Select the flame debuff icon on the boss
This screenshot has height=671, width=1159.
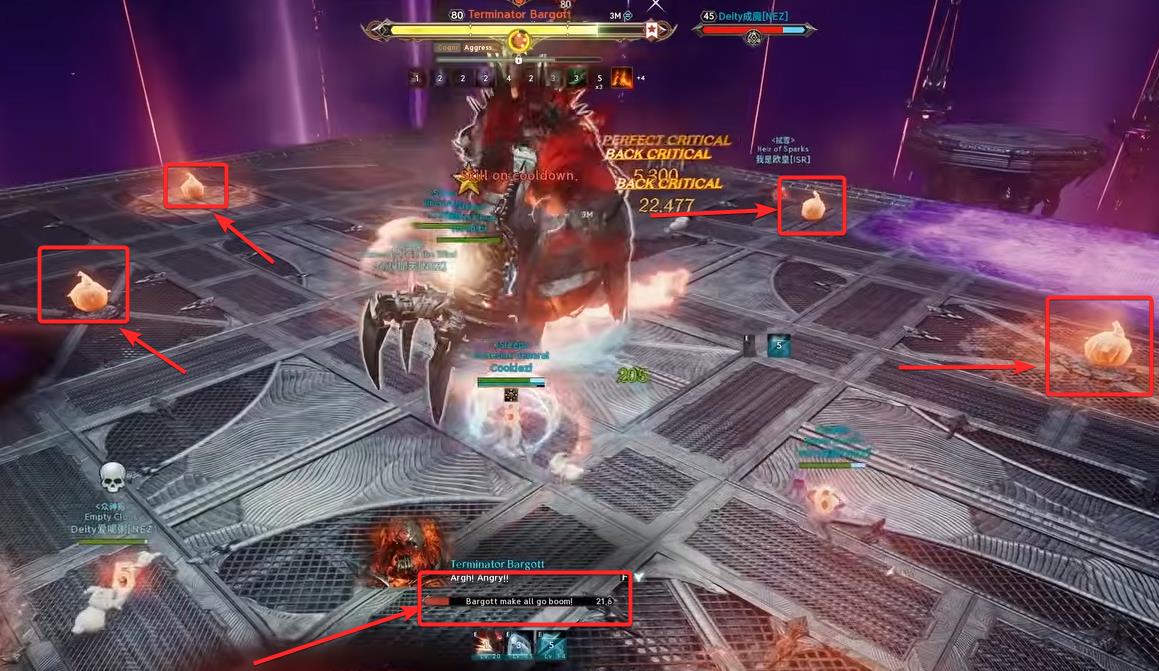621,77
